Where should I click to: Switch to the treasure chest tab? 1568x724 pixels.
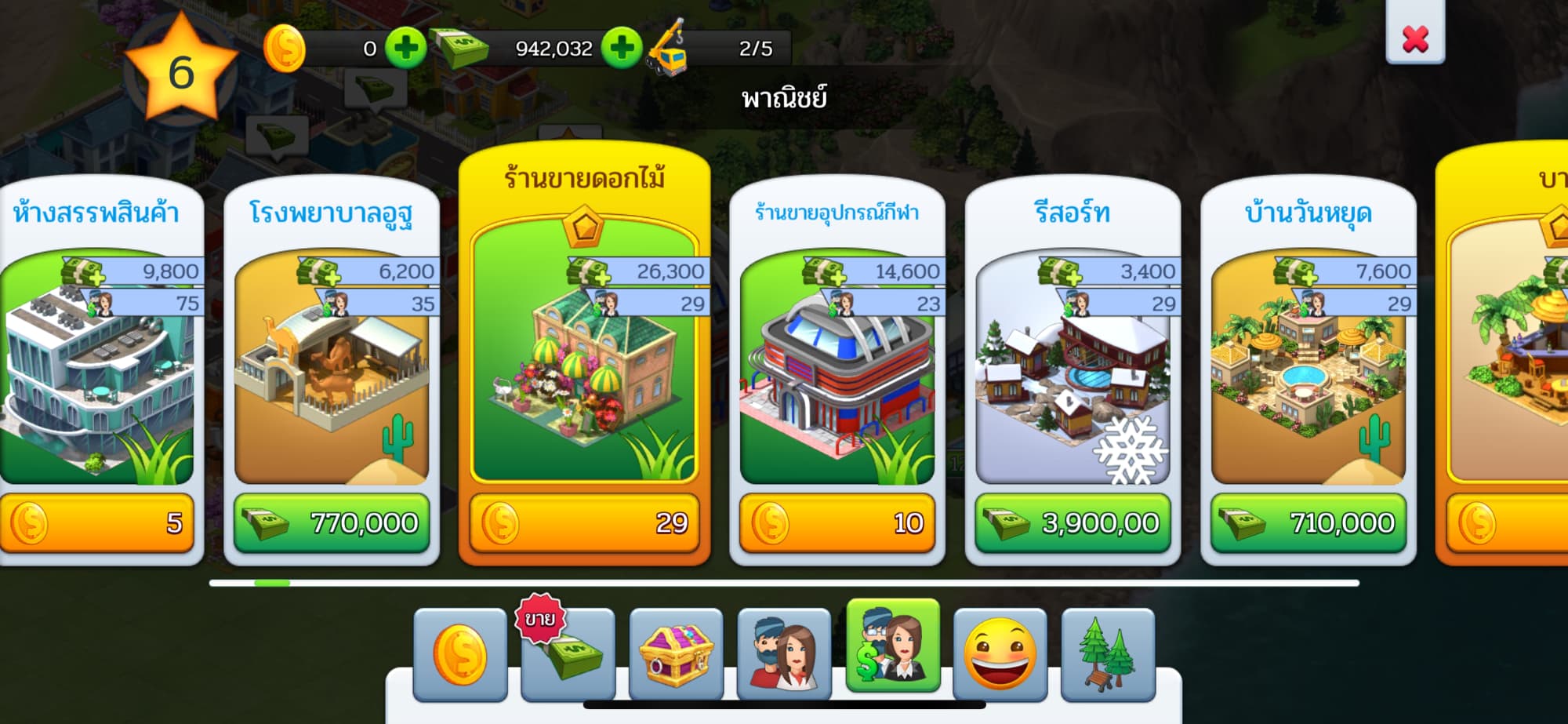tap(676, 654)
